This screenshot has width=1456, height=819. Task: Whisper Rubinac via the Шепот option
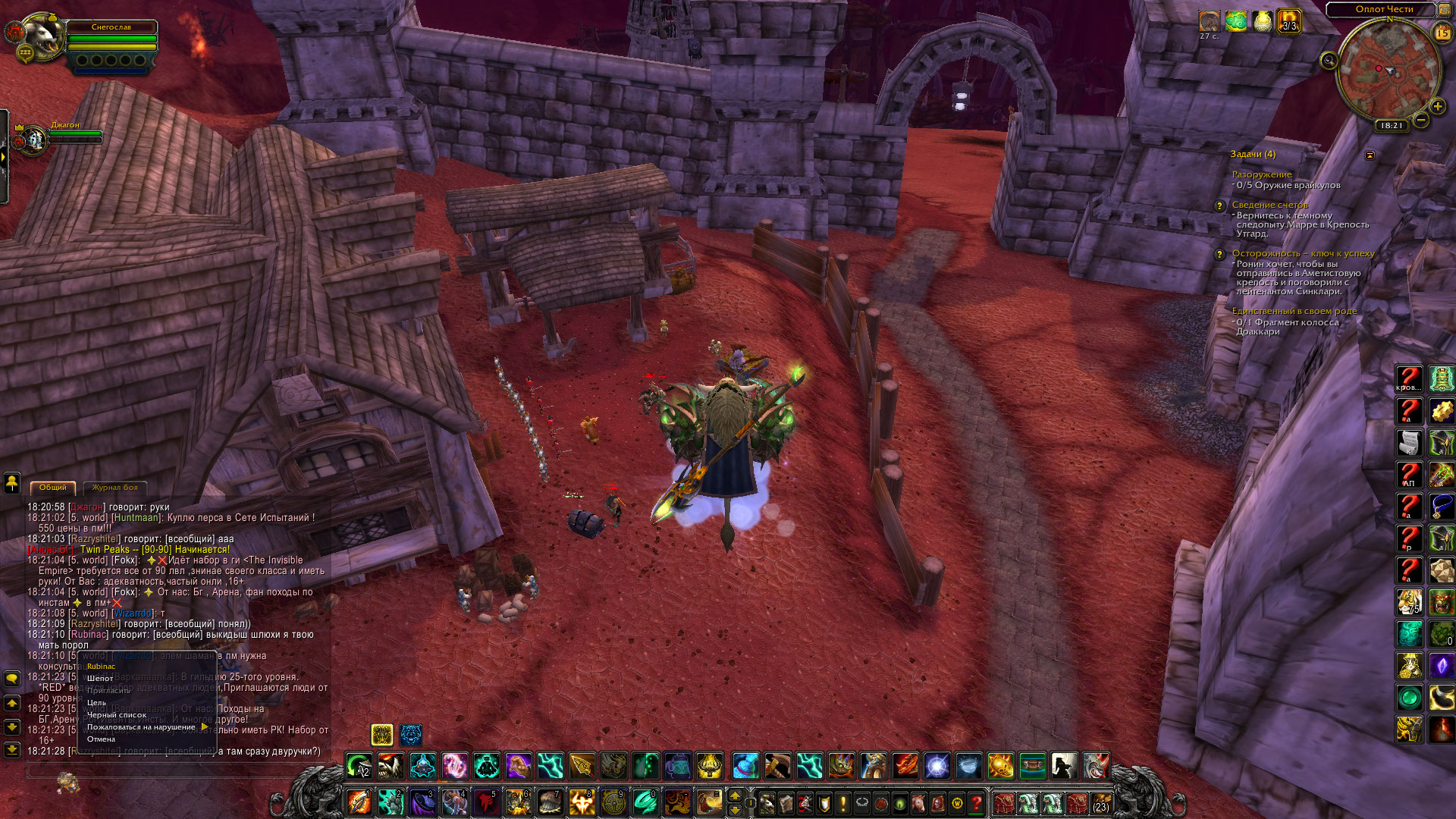pos(100,679)
